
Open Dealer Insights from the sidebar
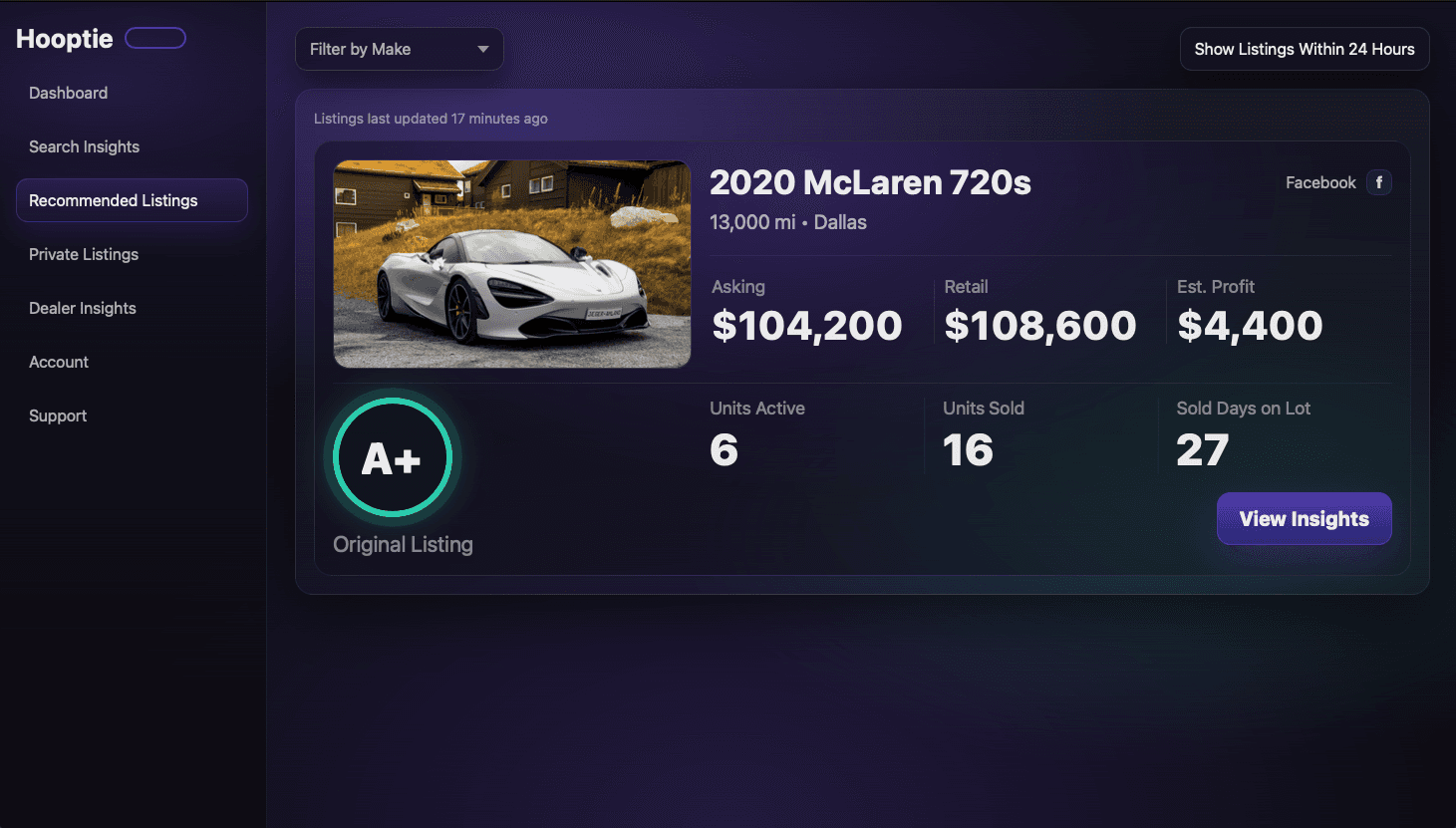[x=83, y=308]
